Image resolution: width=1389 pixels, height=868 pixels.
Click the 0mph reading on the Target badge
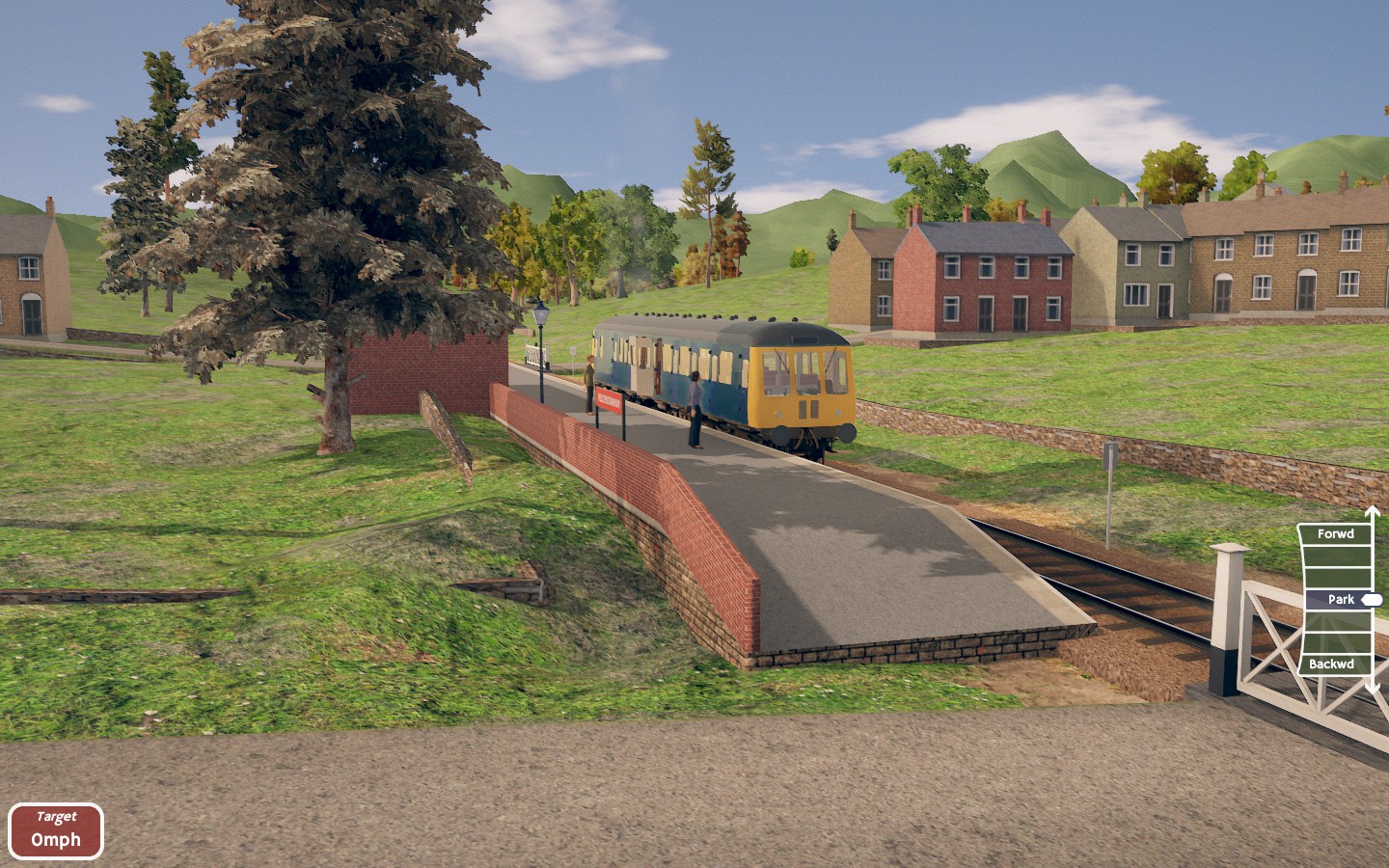click(x=58, y=840)
